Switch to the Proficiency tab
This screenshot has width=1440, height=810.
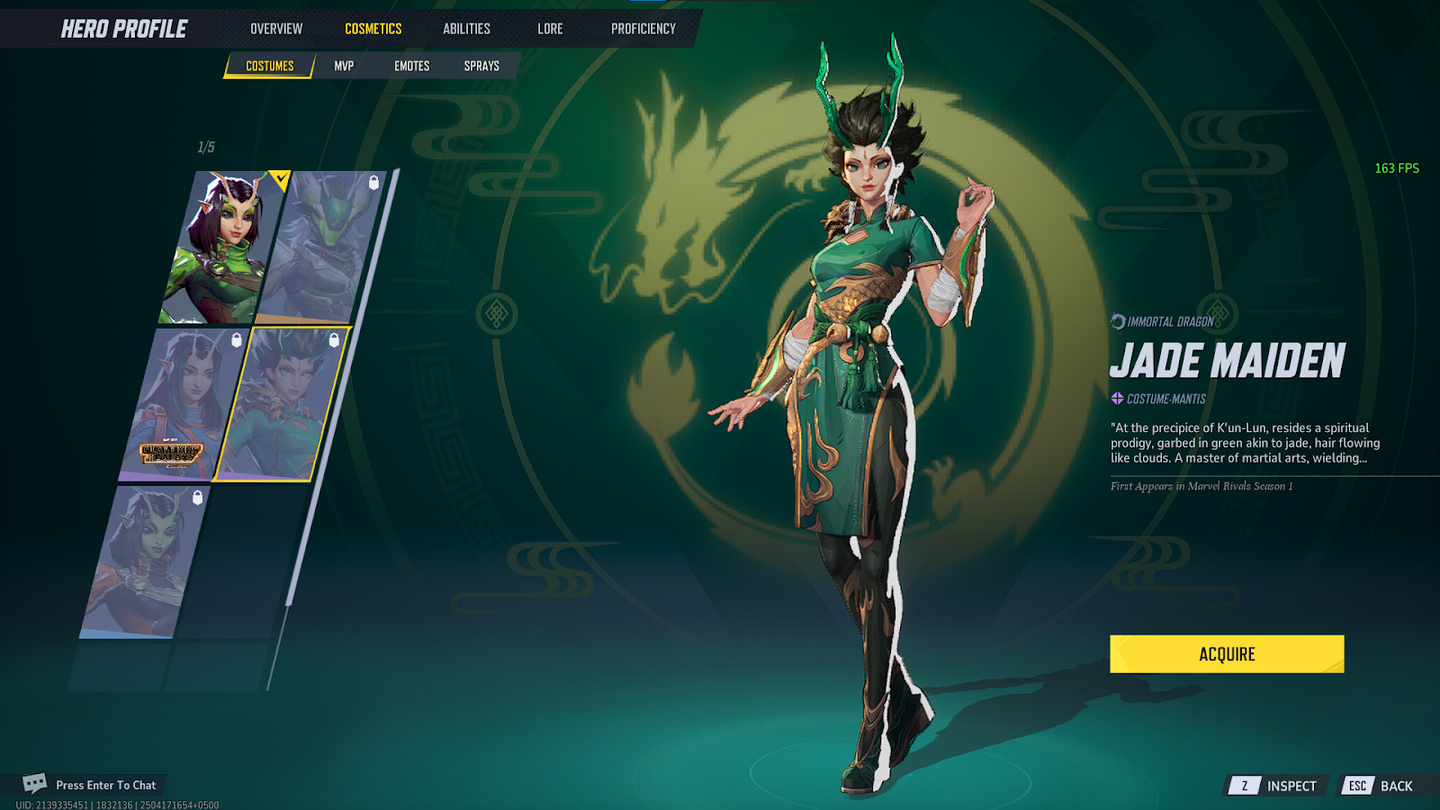643,29
